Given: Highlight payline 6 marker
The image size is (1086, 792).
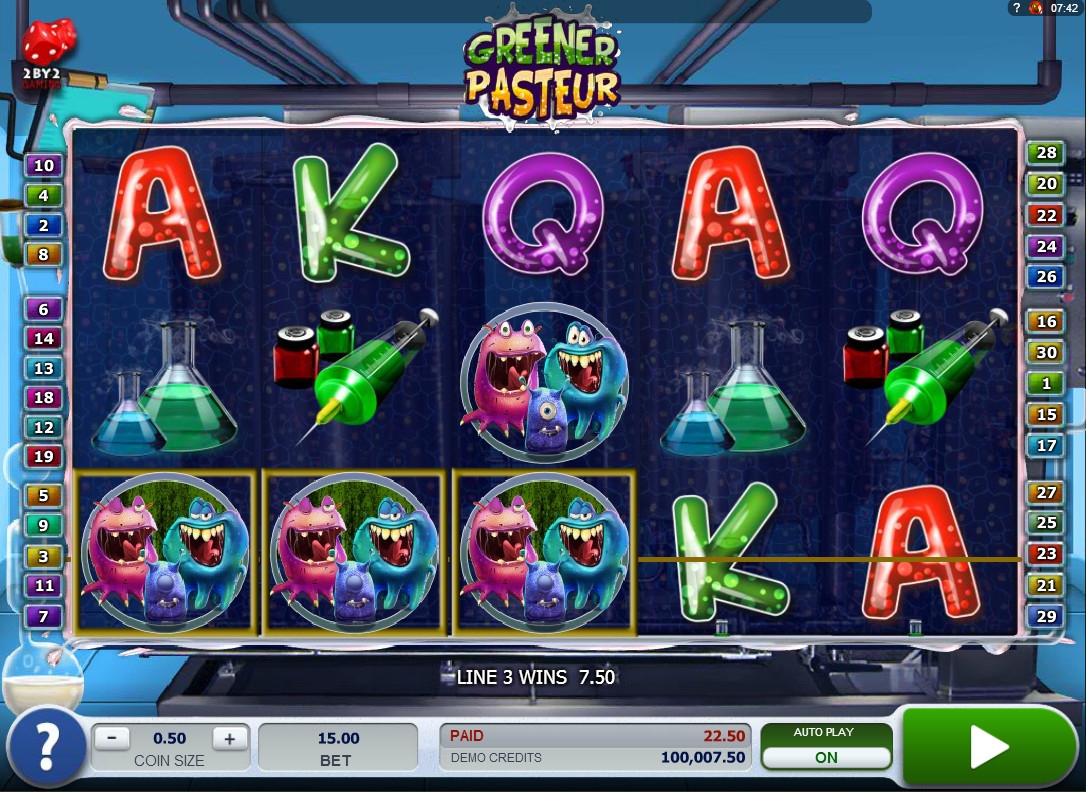Looking at the screenshot, I should 44,309.
